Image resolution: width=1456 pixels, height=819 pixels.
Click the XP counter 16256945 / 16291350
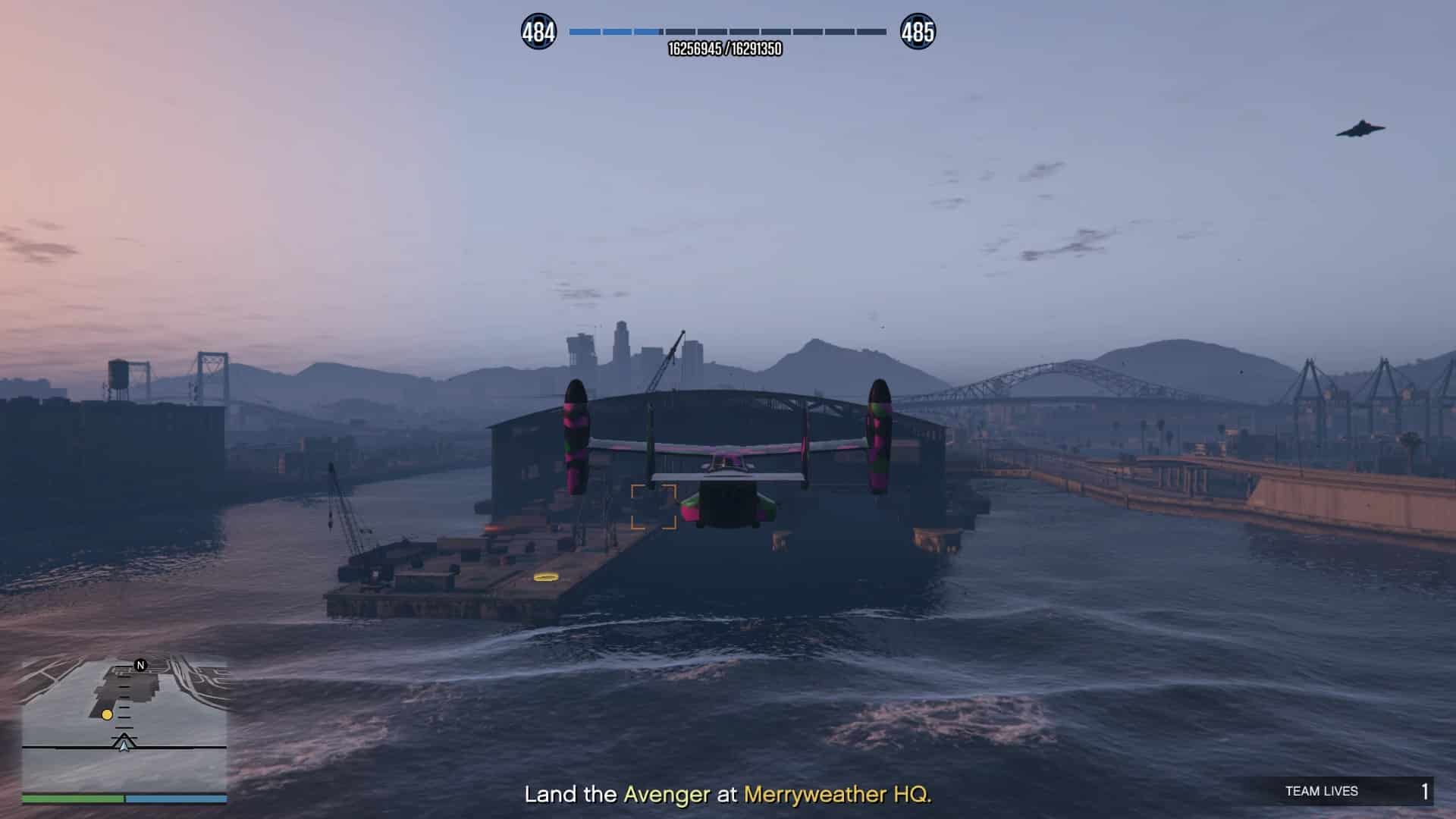(724, 47)
